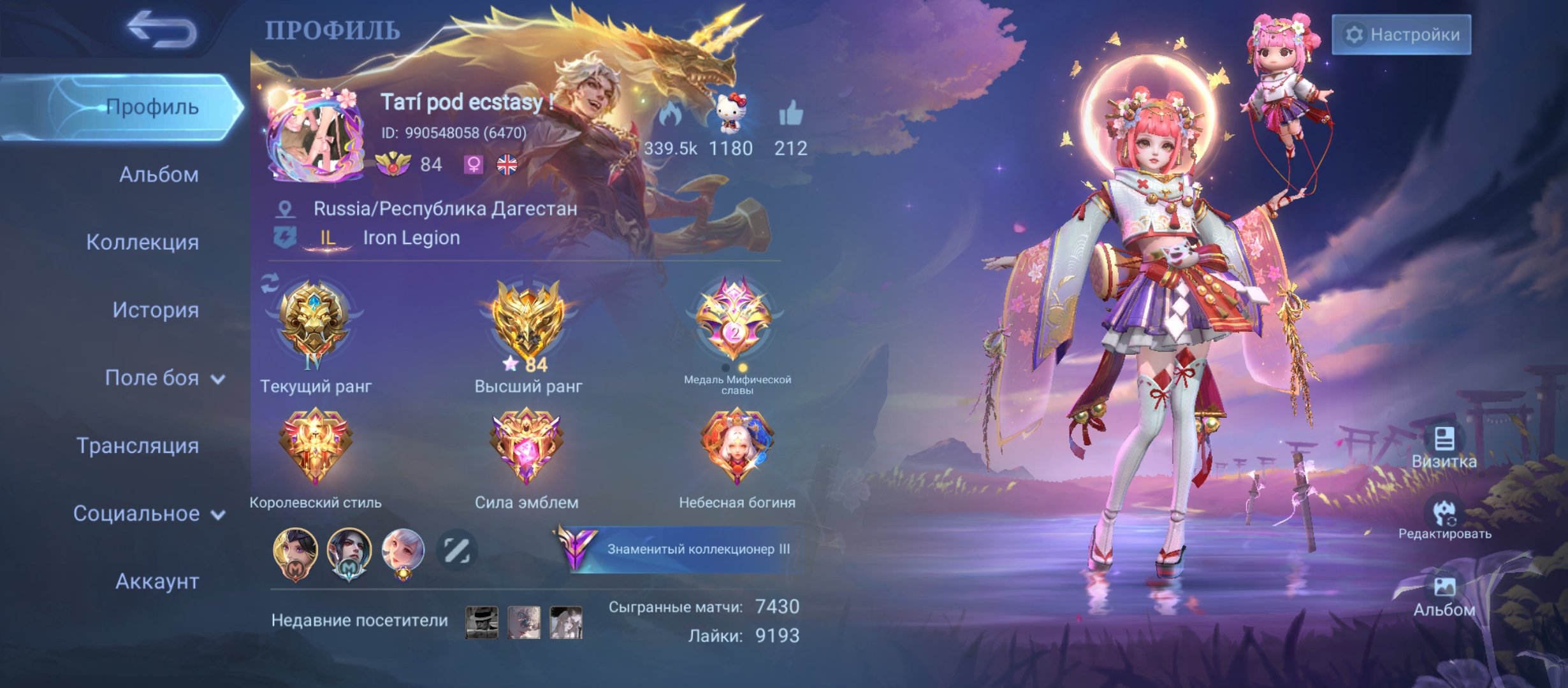
Task: Open the Визитка button
Action: (x=1444, y=447)
